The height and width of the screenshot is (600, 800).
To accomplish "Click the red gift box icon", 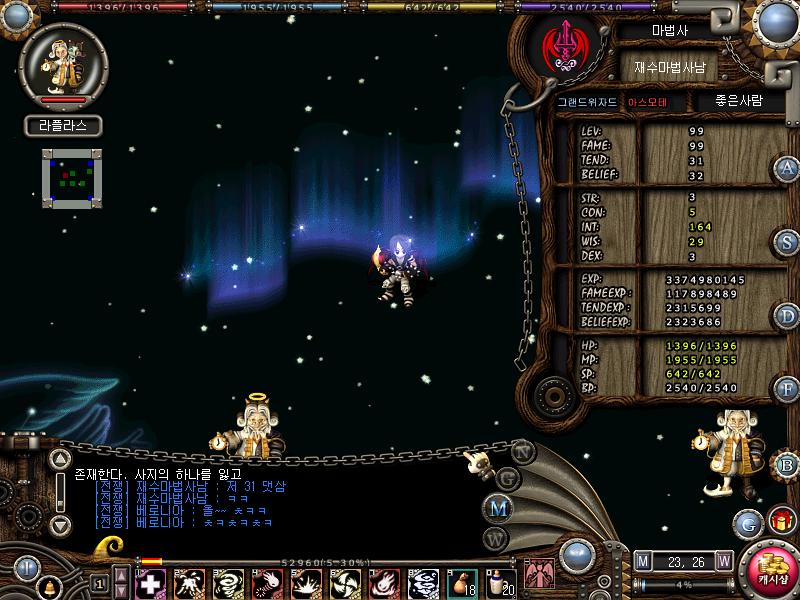I will [780, 521].
